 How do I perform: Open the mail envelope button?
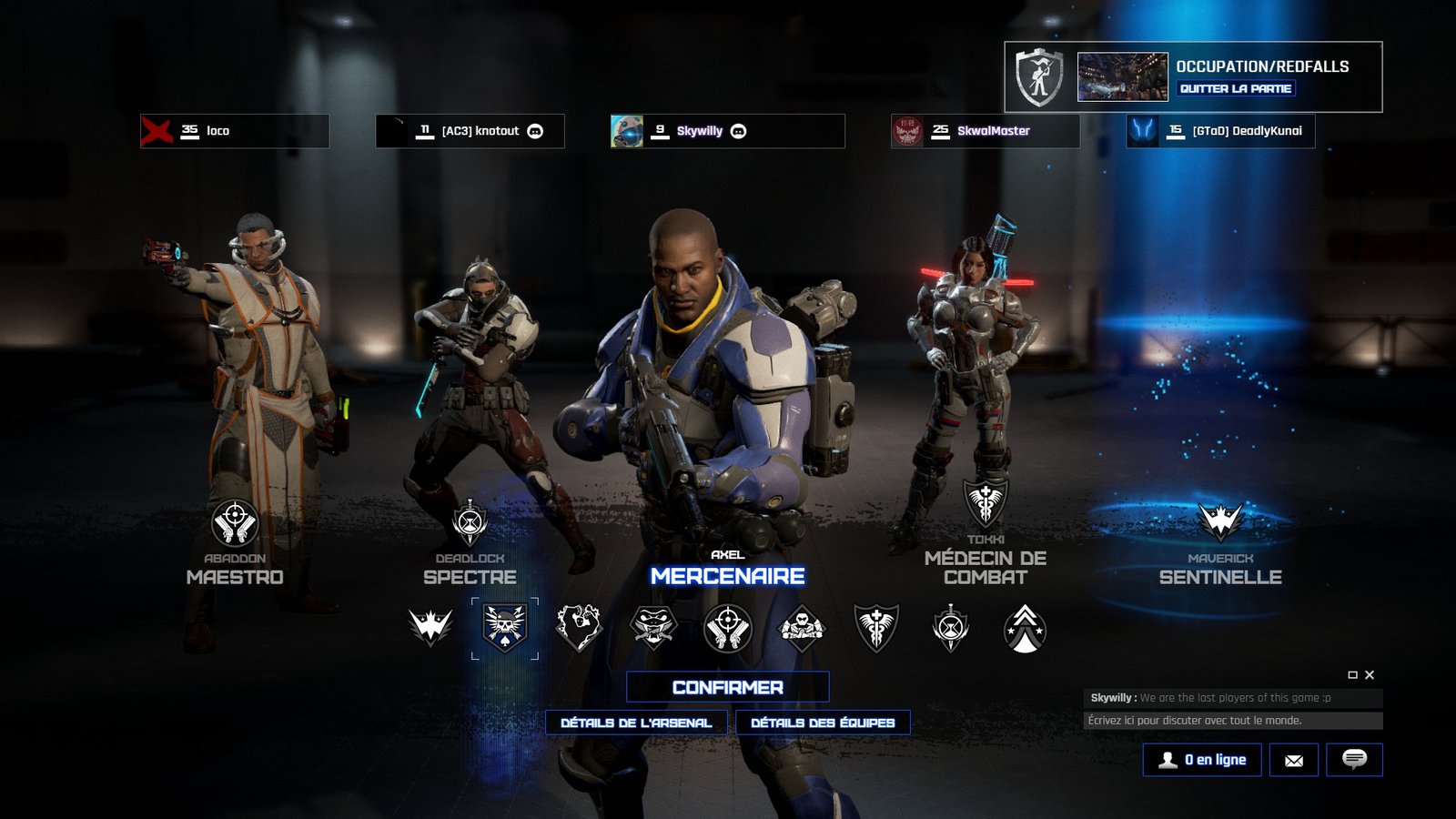coord(1294,760)
